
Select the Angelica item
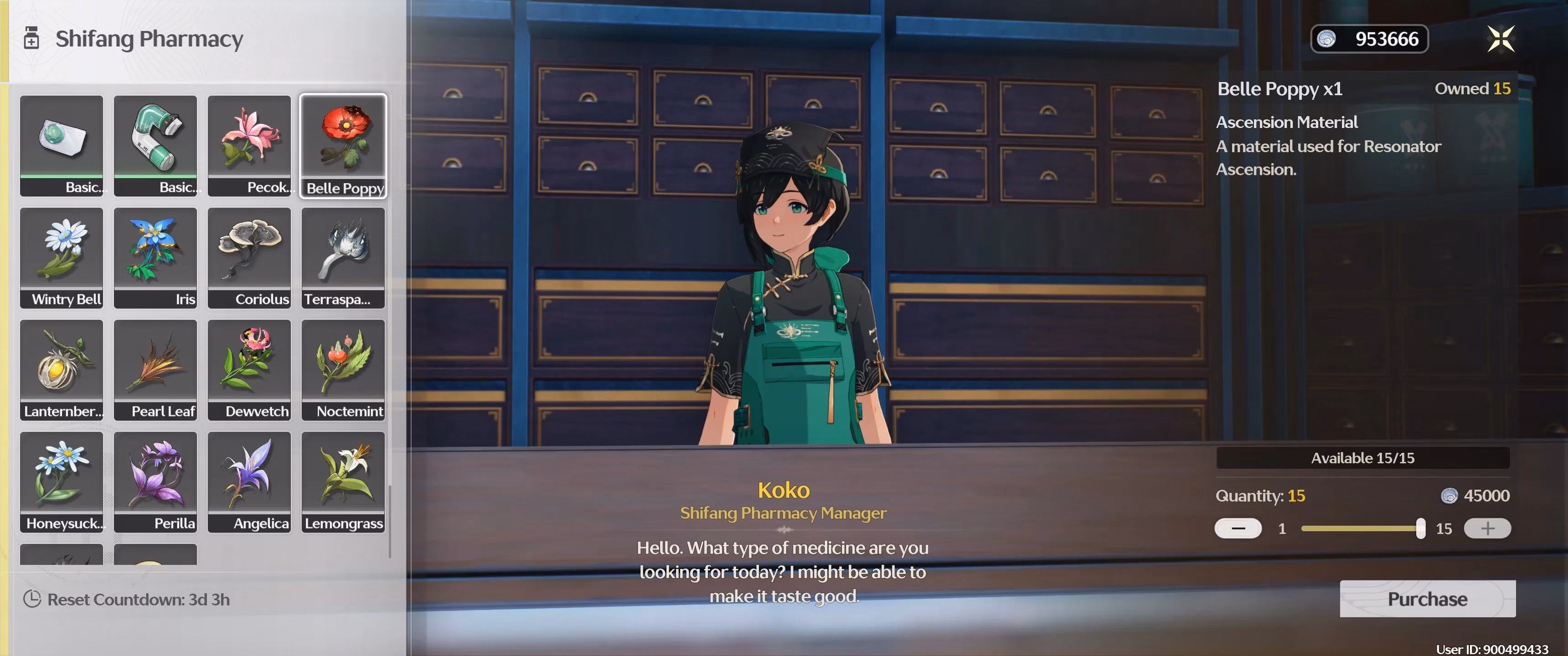point(249,482)
